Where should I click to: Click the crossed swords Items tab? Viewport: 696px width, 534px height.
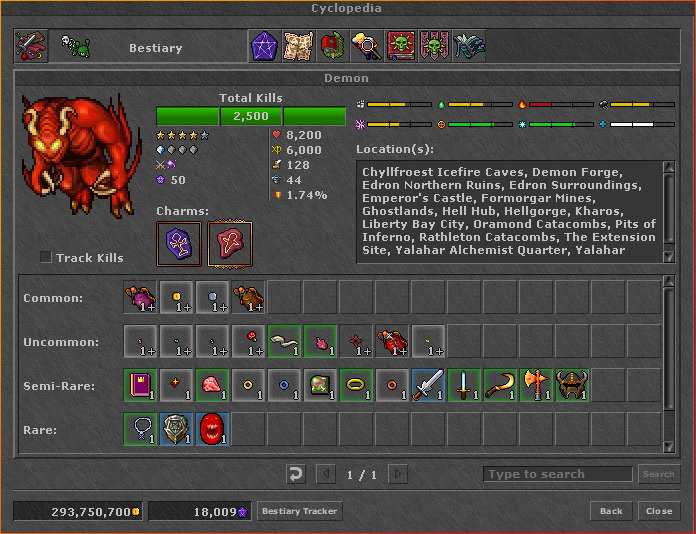[x=30, y=46]
